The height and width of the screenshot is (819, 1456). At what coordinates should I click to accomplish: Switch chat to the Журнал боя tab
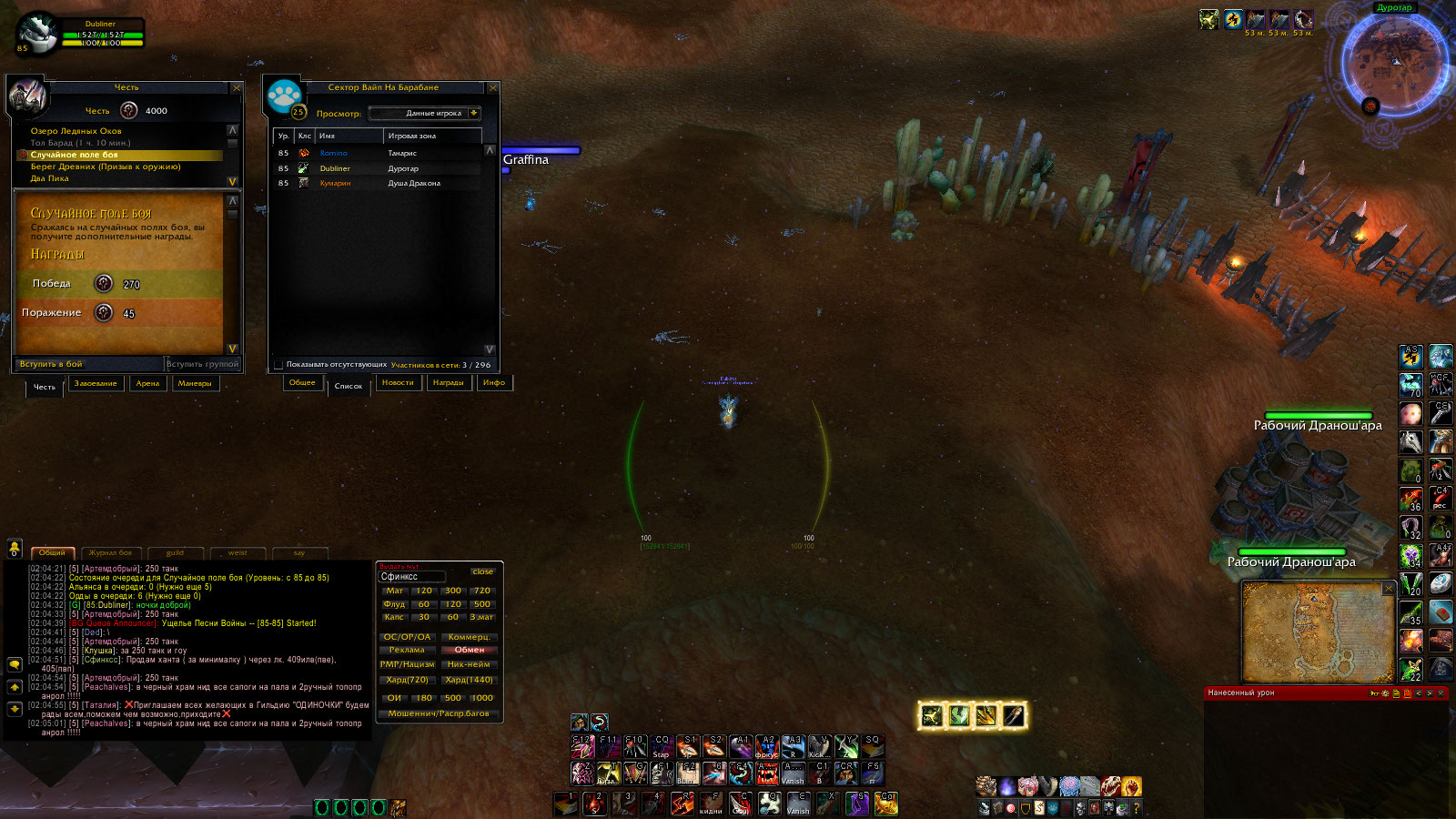110,552
